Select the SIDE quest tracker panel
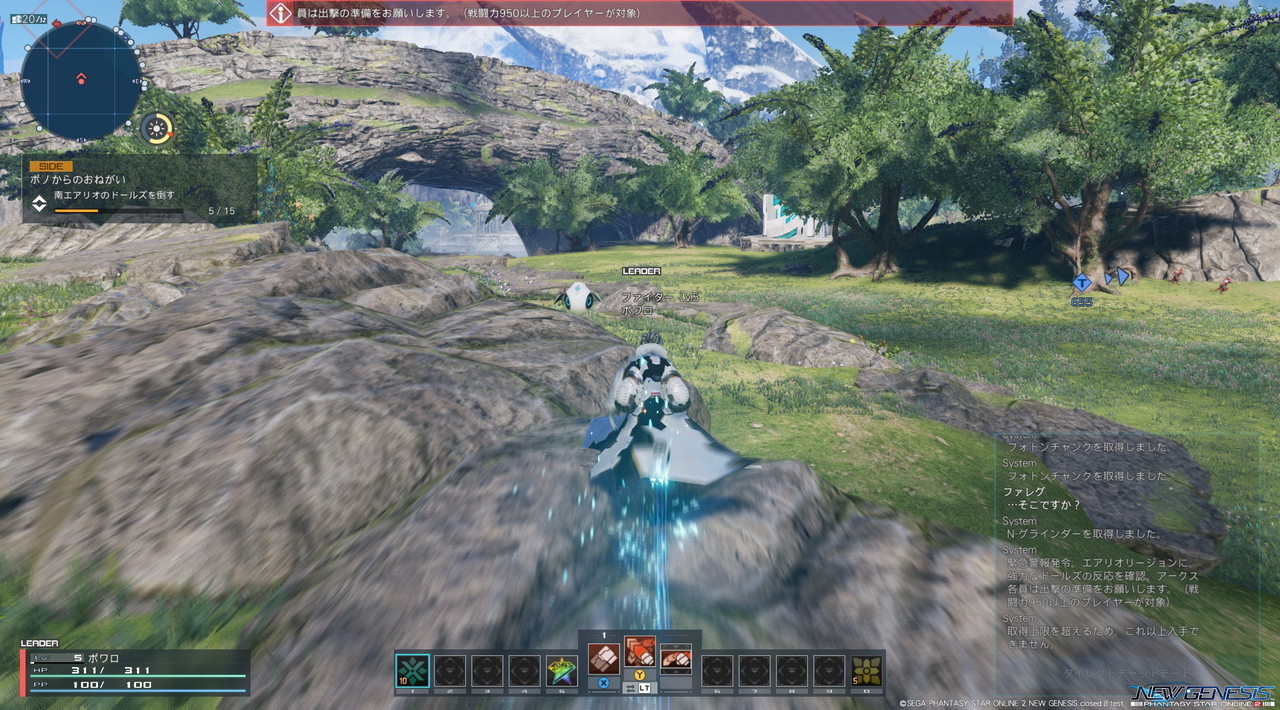This screenshot has width=1280, height=710. pyautogui.click(x=140, y=190)
